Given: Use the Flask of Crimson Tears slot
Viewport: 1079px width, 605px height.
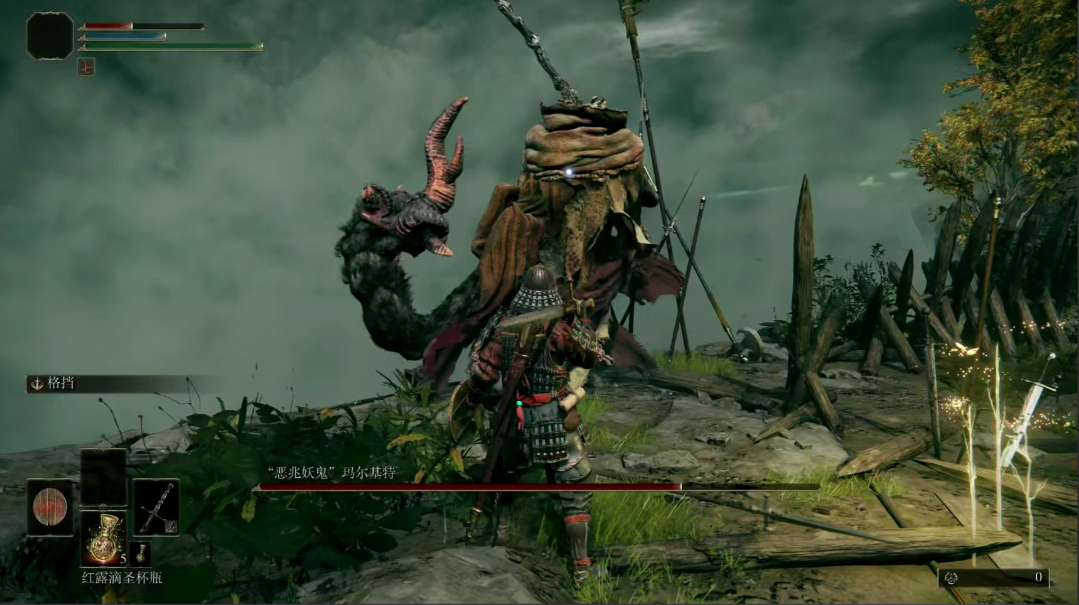Looking at the screenshot, I should (x=103, y=538).
